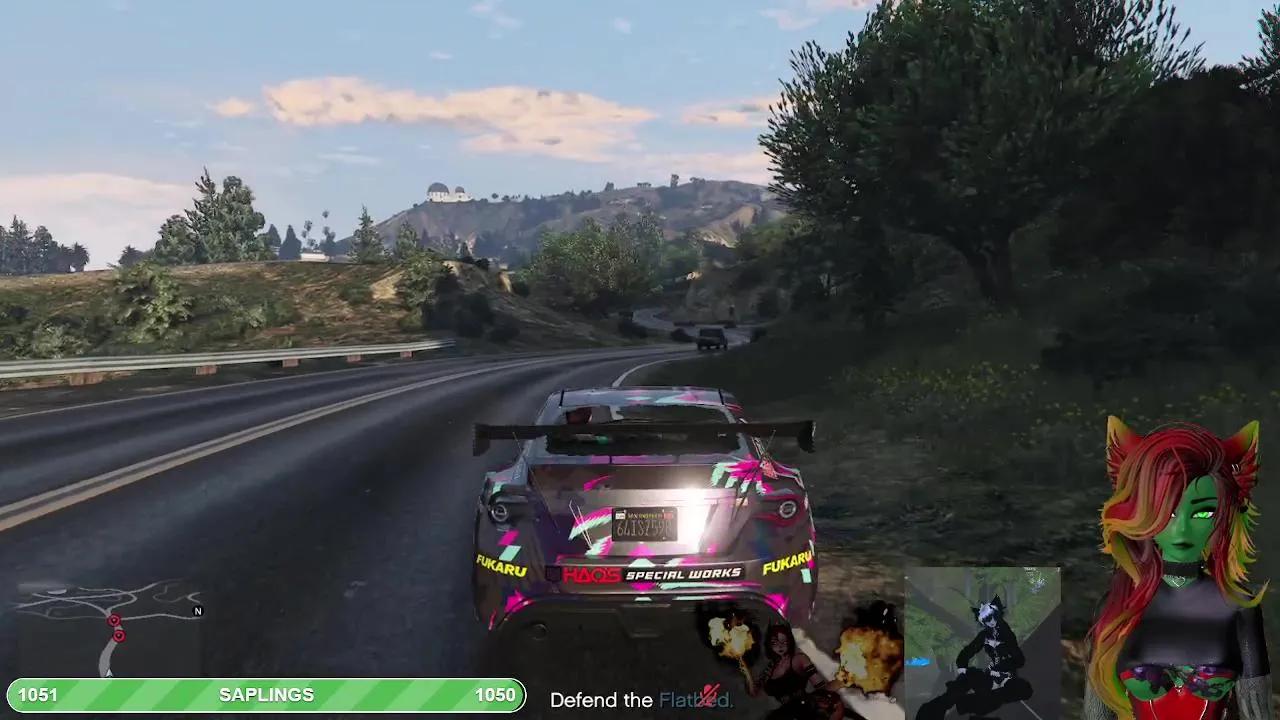
Task: Click the car's license plate 64IS2598
Action: [x=646, y=521]
